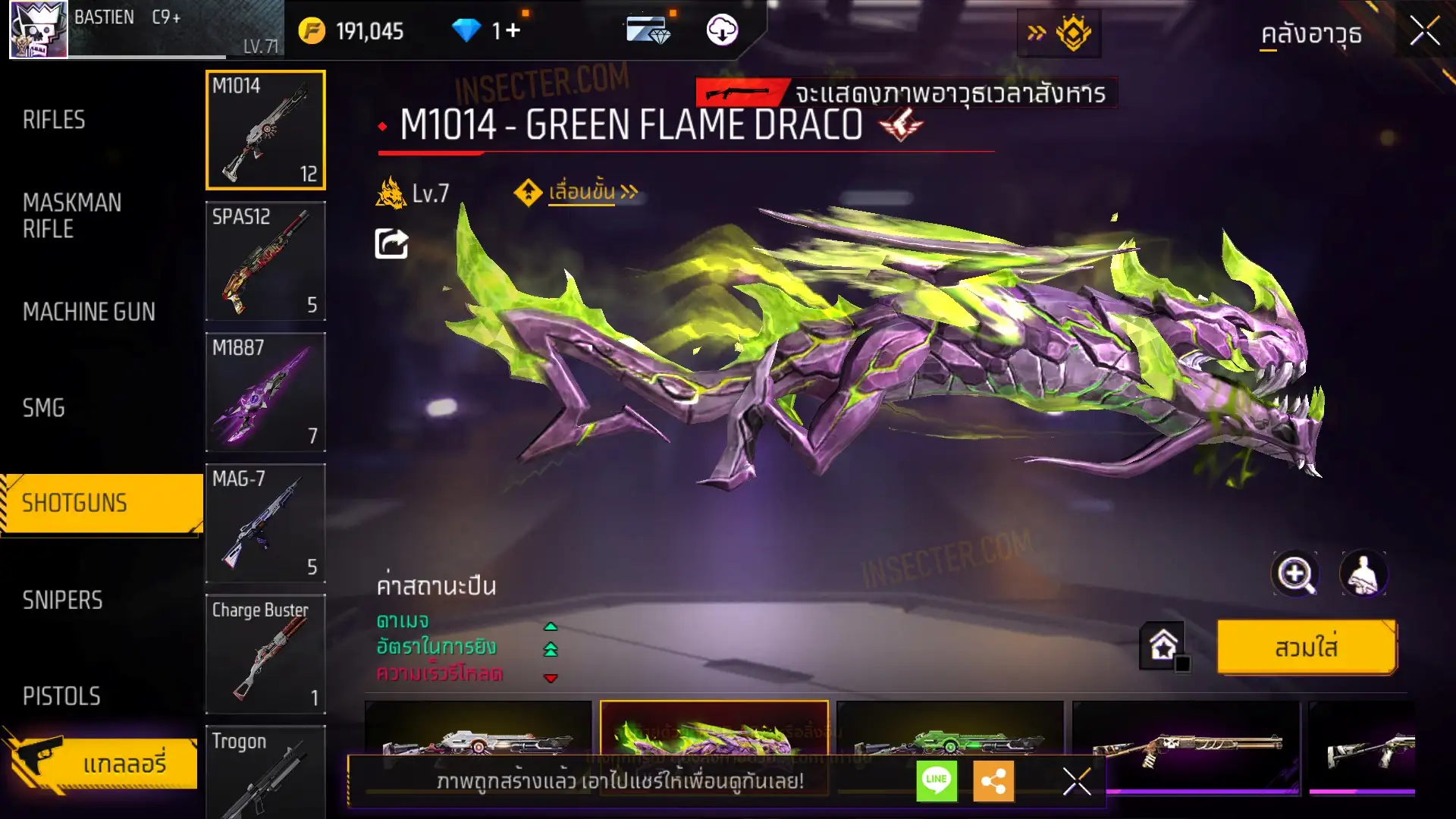1456x819 pixels.
Task: Switch to the RIFLES category
Action: [x=54, y=120]
